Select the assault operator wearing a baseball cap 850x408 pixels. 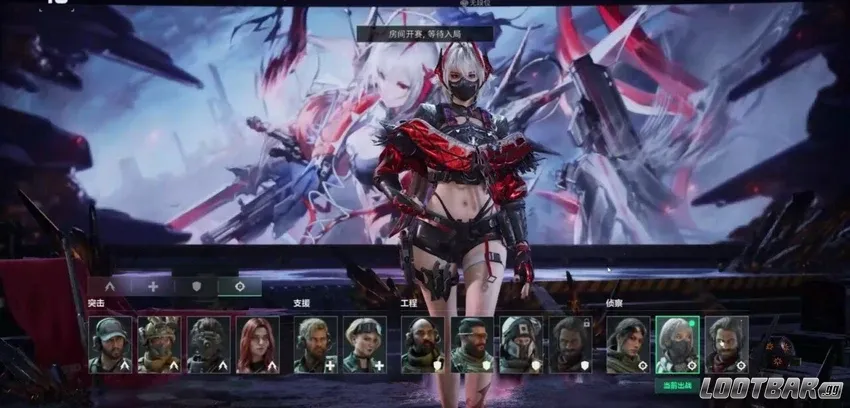pos(110,345)
